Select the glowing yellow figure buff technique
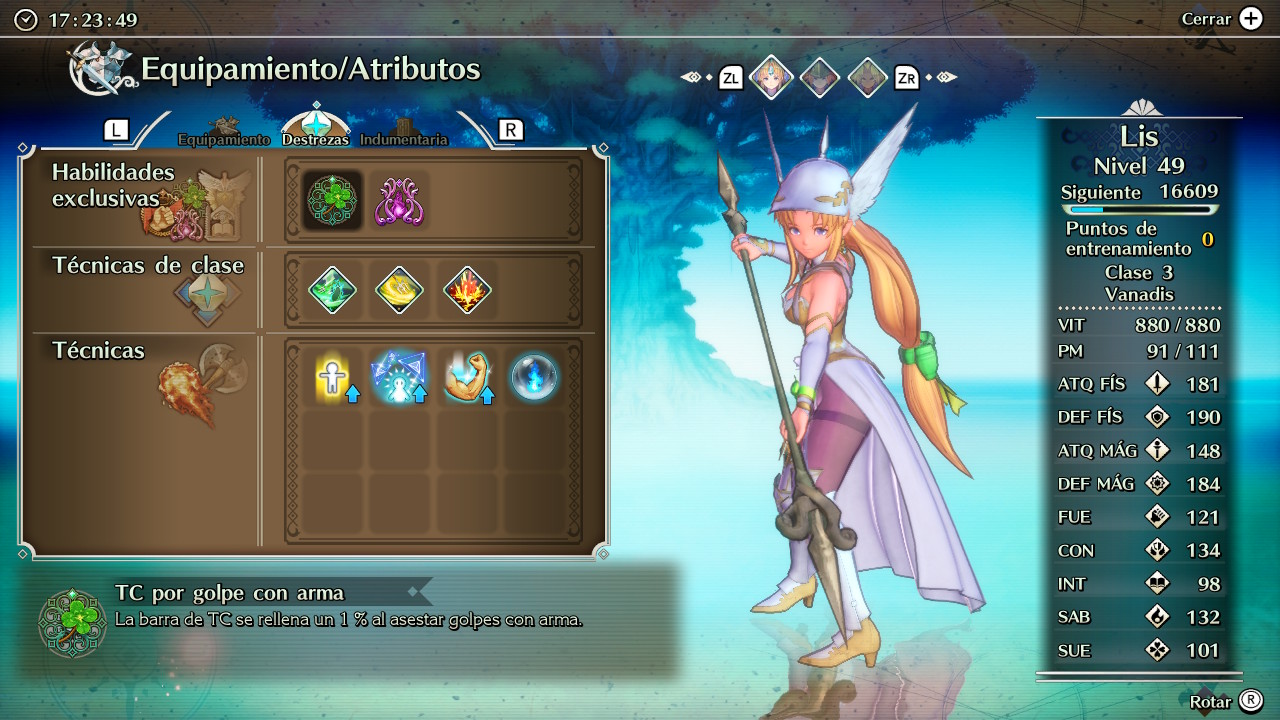Image resolution: width=1280 pixels, height=720 pixels. (332, 377)
